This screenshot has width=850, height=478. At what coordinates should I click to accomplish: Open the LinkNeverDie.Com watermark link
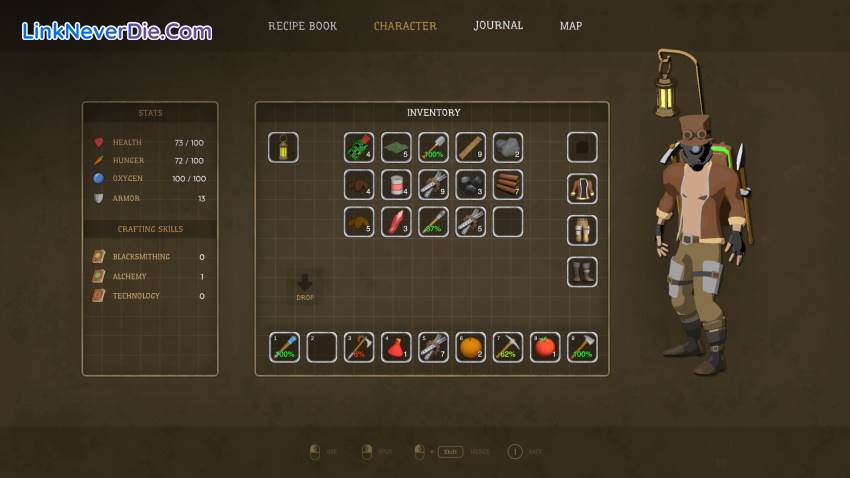116,31
